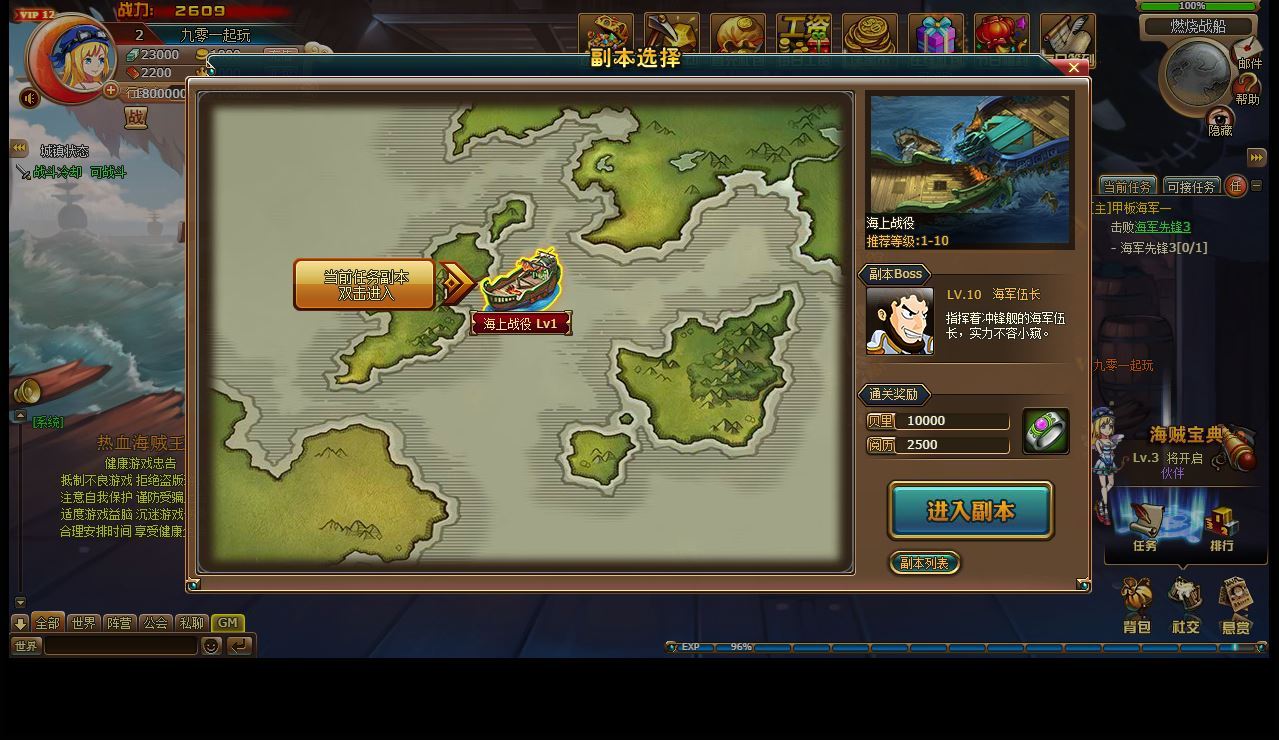Open the 排行 ranking icon
The image size is (1279, 740).
click(x=1221, y=527)
